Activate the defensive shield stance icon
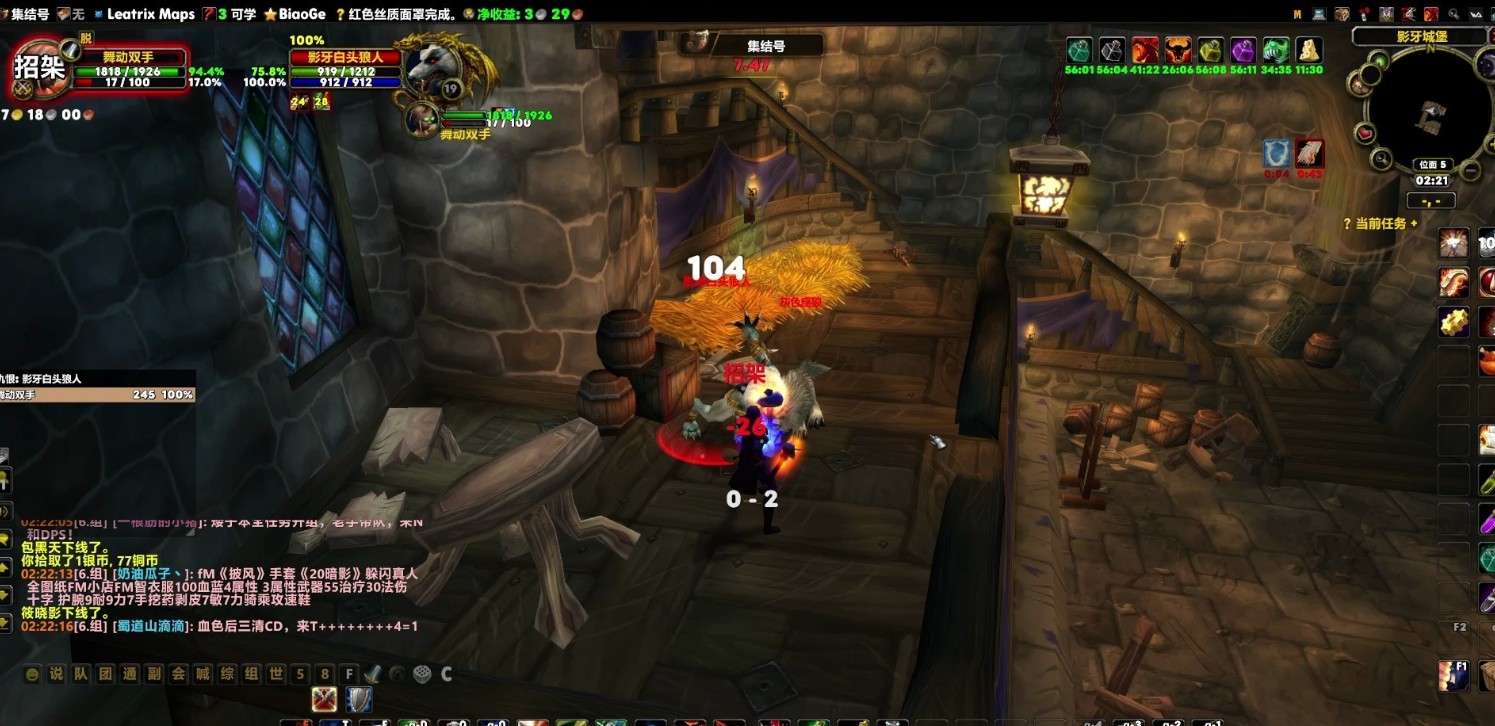Viewport: 1495px width, 726px height. click(x=358, y=699)
